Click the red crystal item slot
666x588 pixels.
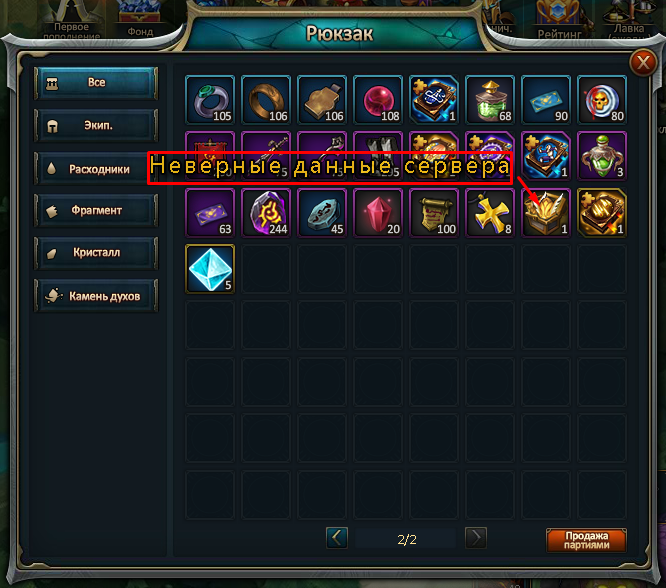(378, 212)
